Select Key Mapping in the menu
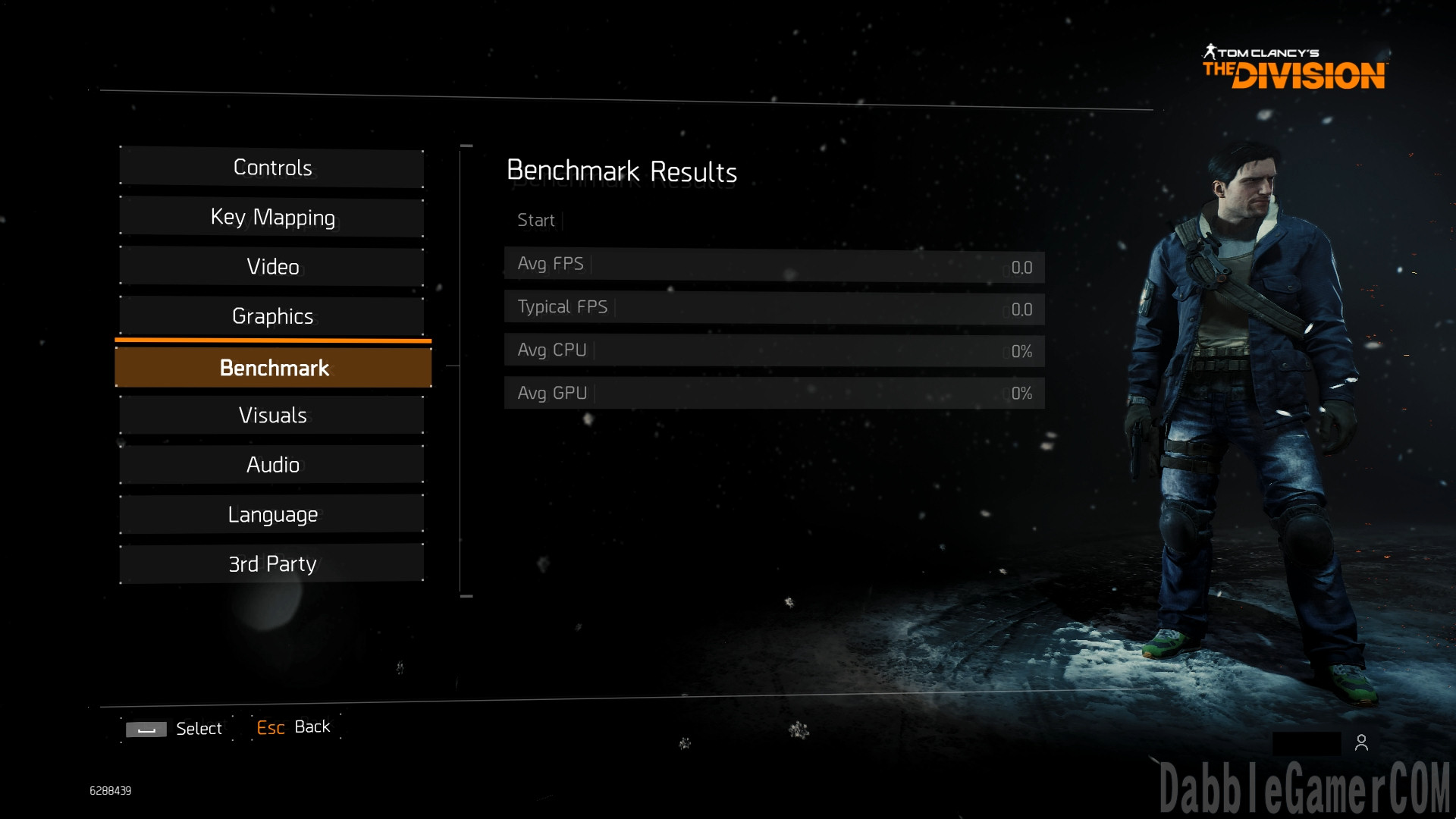 [272, 218]
